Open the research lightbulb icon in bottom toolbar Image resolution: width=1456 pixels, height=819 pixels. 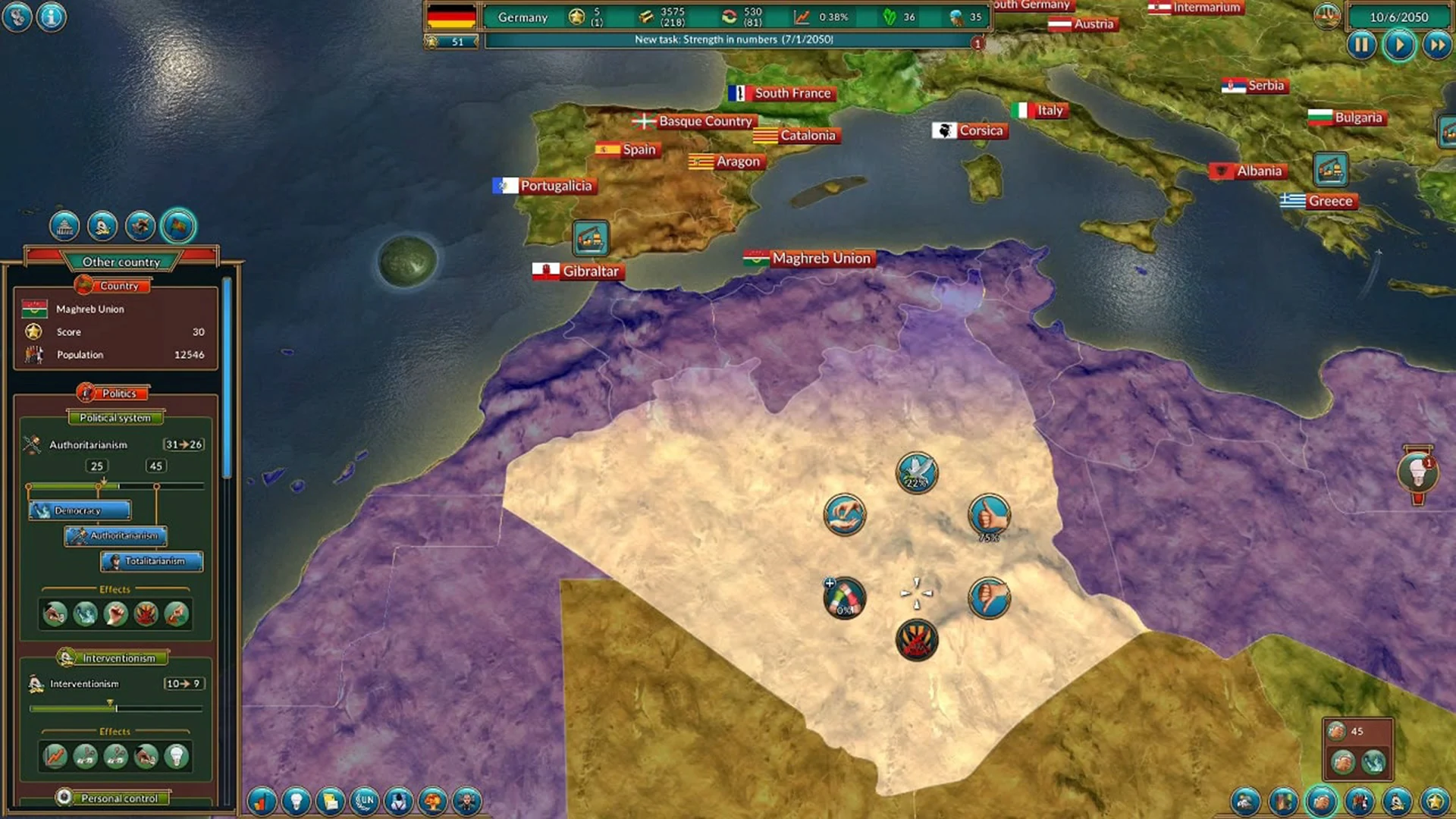(x=296, y=802)
